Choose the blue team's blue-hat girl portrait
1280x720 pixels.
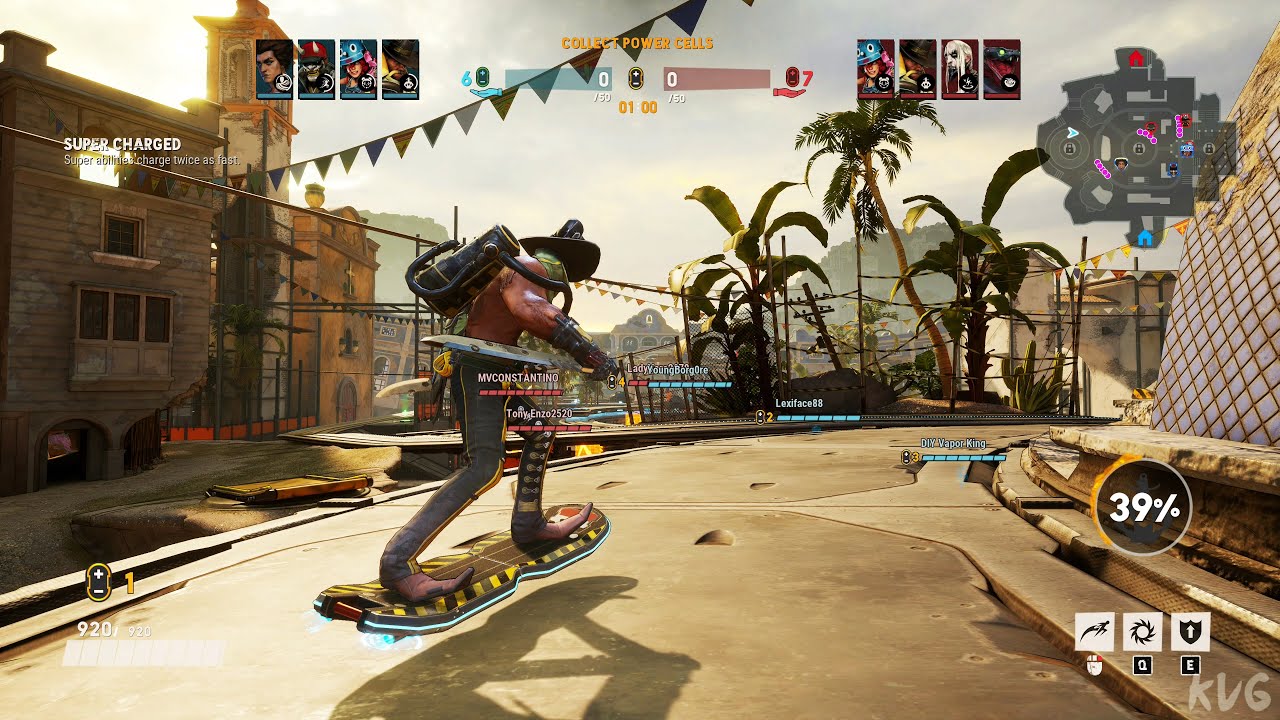[x=358, y=68]
